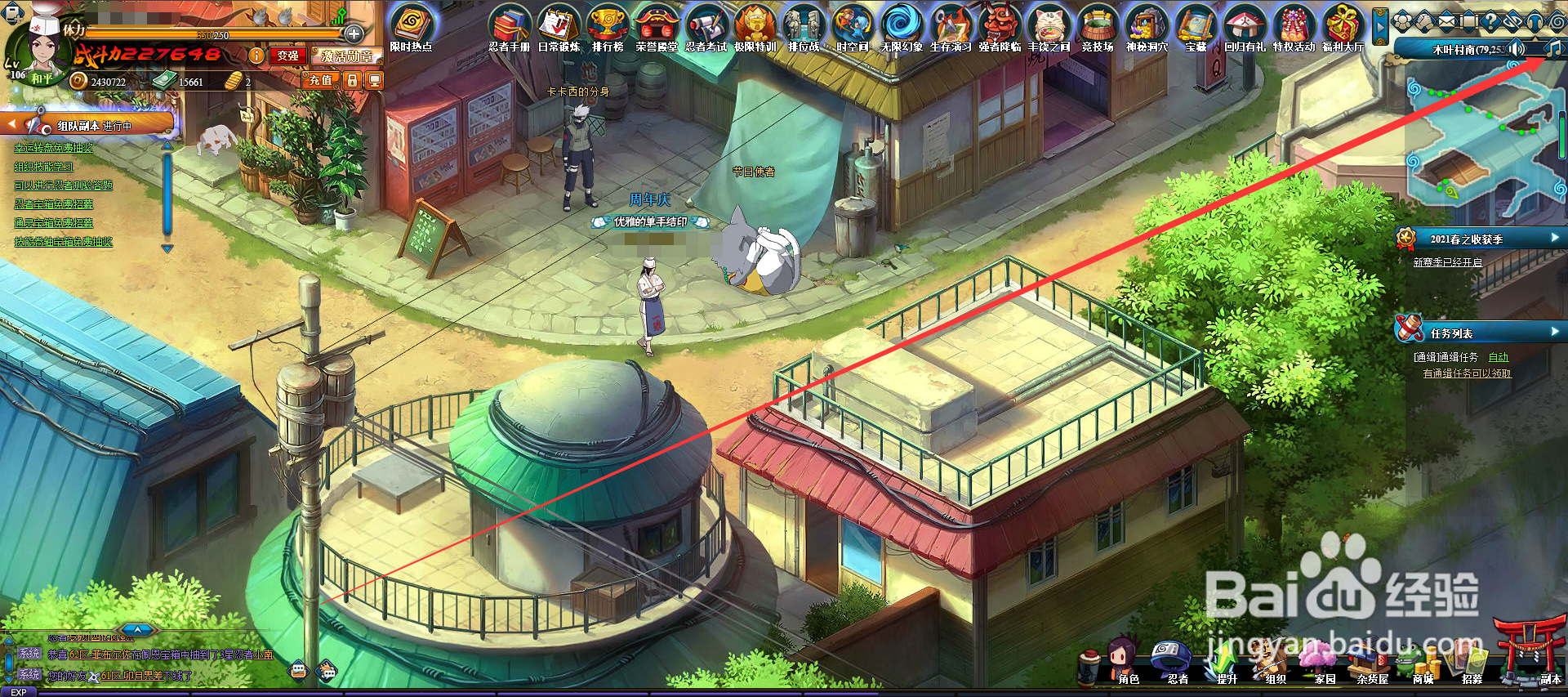Enter the 竞技场 arena
The image size is (1568, 697).
click(x=1098, y=27)
